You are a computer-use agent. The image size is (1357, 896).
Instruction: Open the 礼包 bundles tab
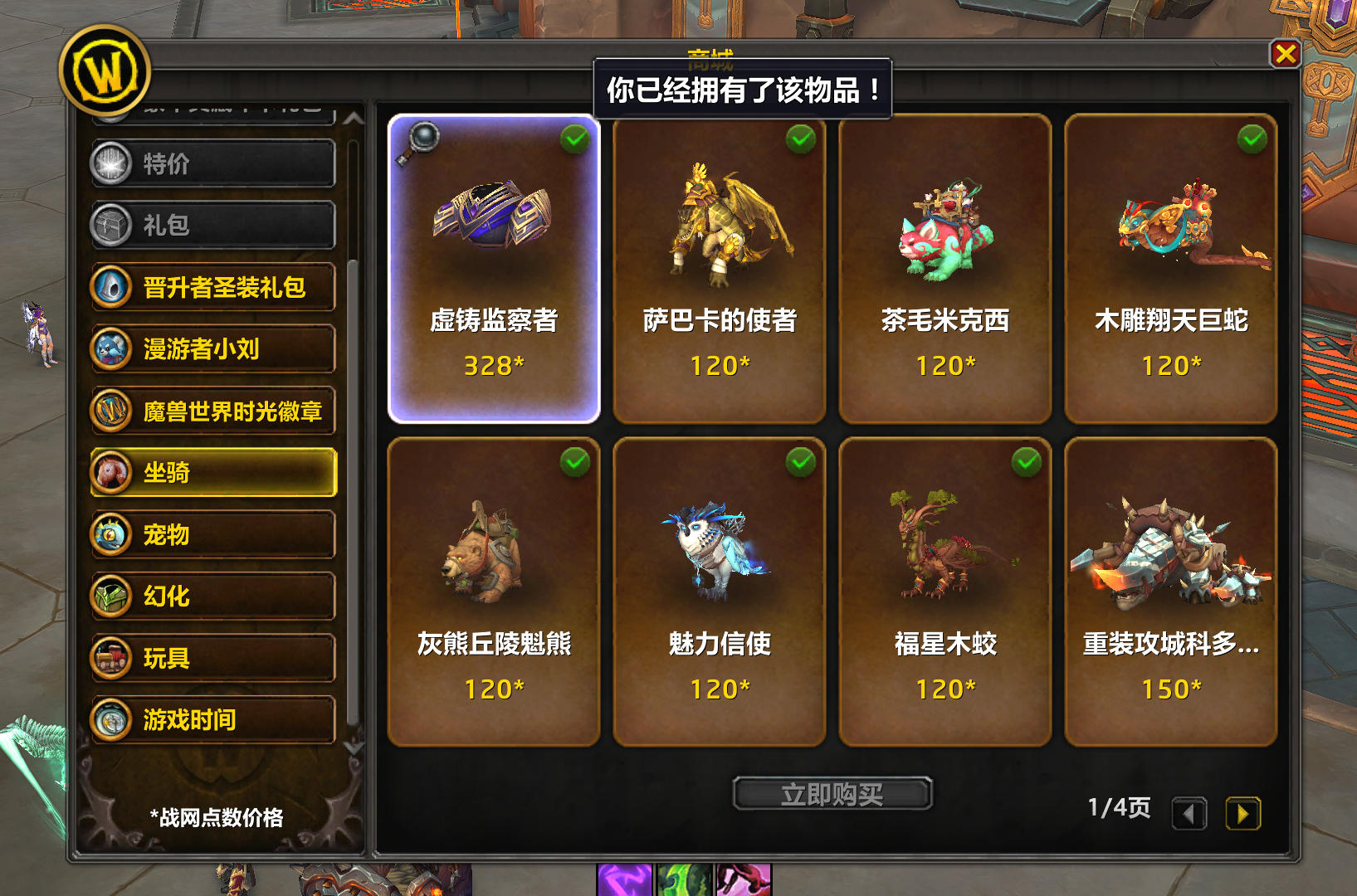coord(212,225)
